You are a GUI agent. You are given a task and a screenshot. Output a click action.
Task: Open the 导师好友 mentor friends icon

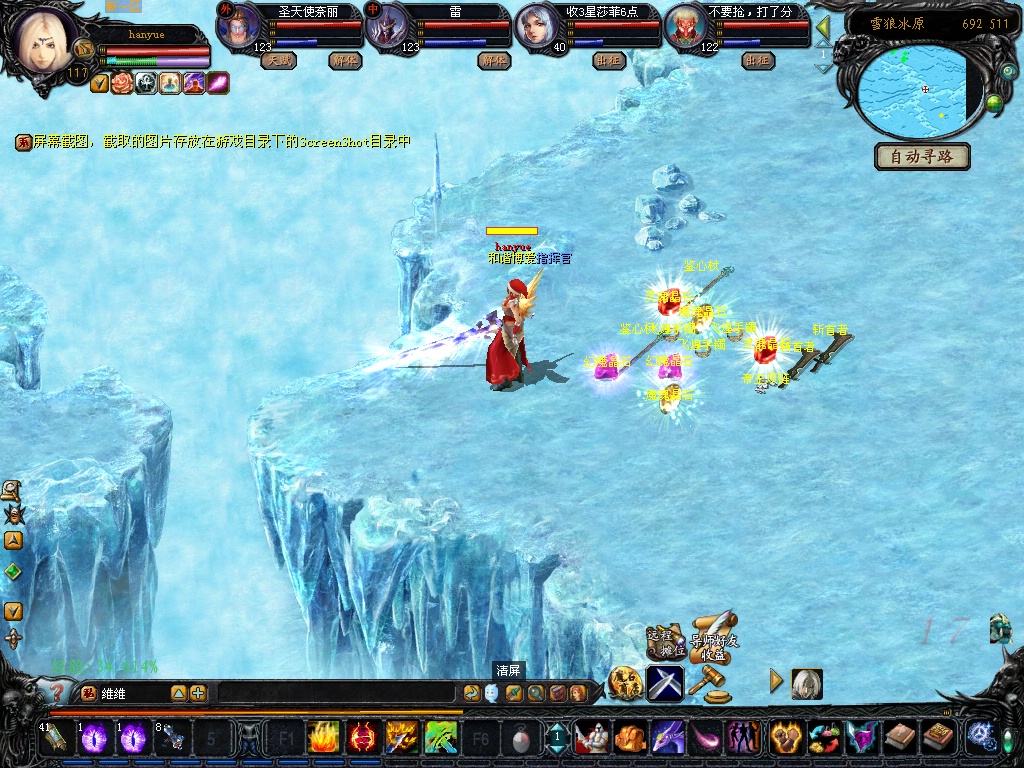pyautogui.click(x=717, y=634)
